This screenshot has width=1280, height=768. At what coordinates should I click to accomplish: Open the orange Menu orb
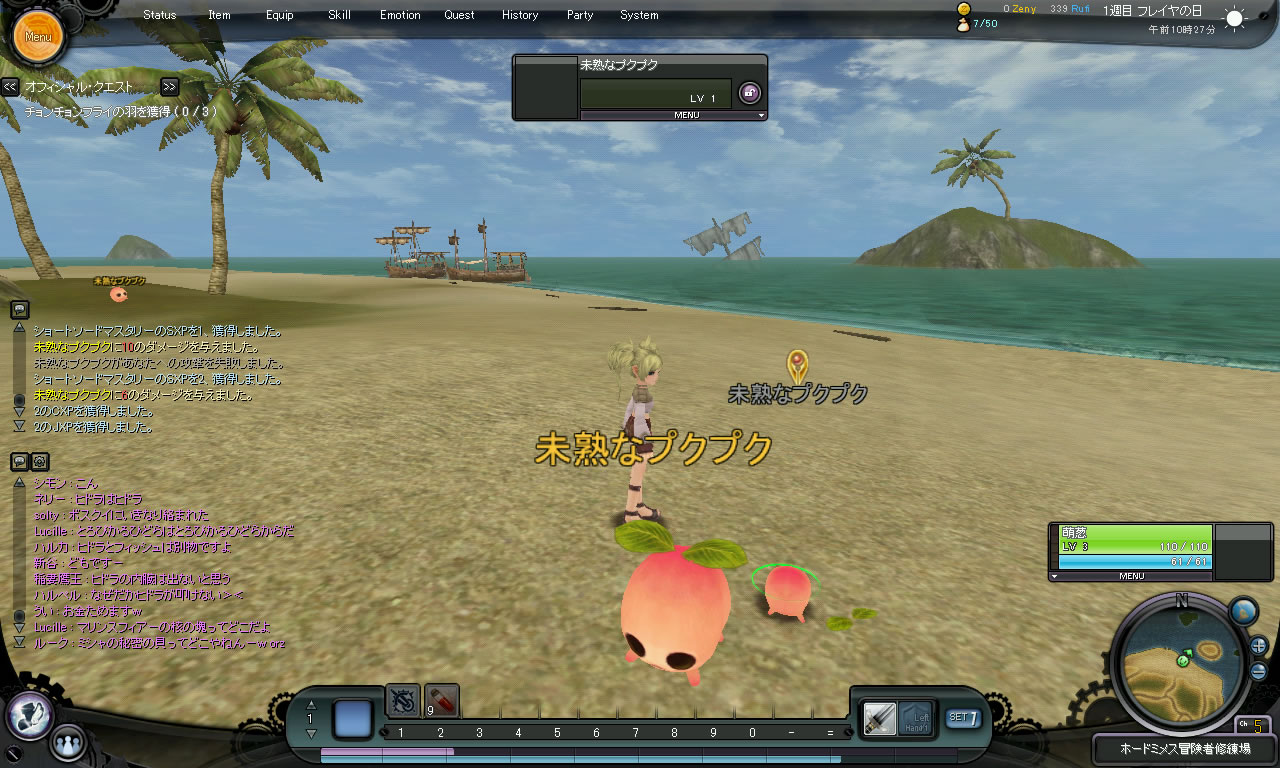point(38,37)
